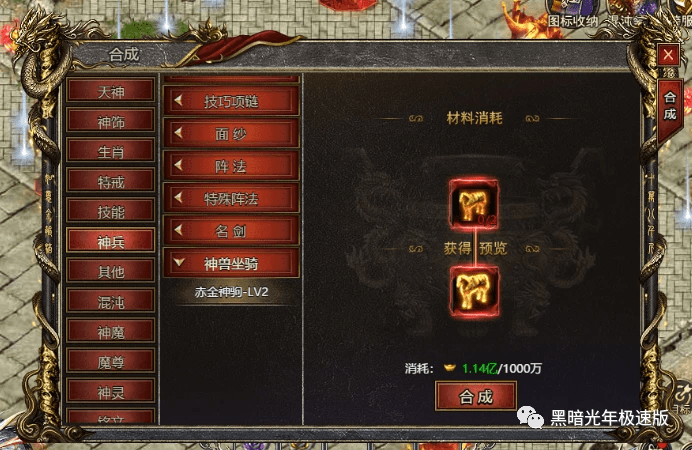Select the 神兵 category tab
Image resolution: width=692 pixels, height=450 pixels.
pos(111,241)
